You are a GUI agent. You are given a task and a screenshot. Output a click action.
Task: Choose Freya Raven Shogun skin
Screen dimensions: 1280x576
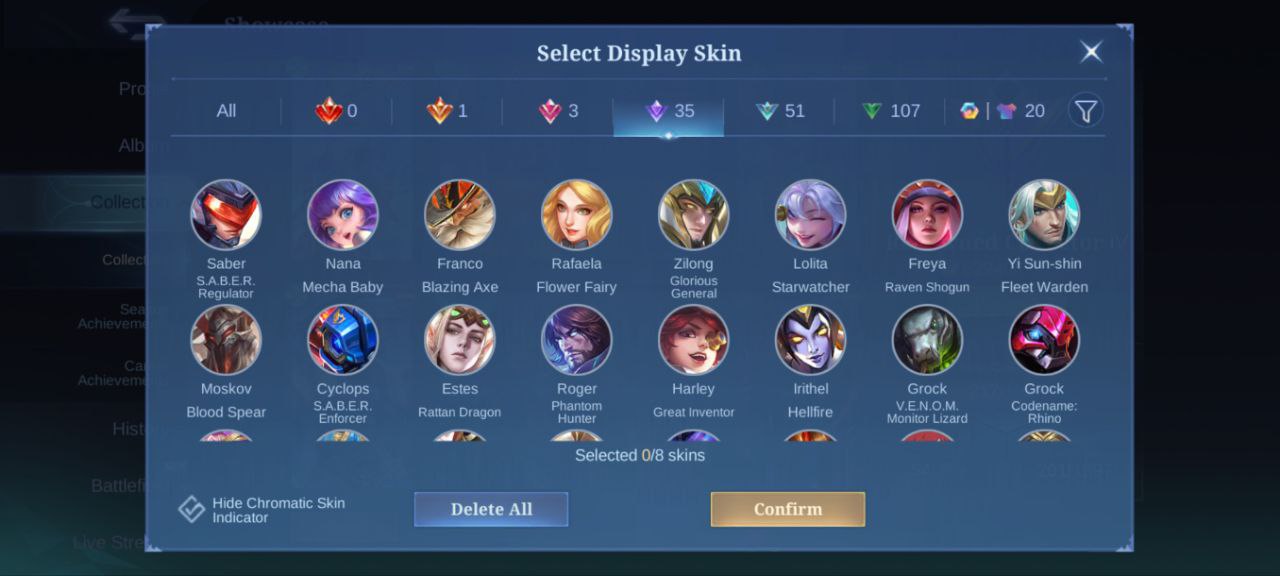point(927,215)
